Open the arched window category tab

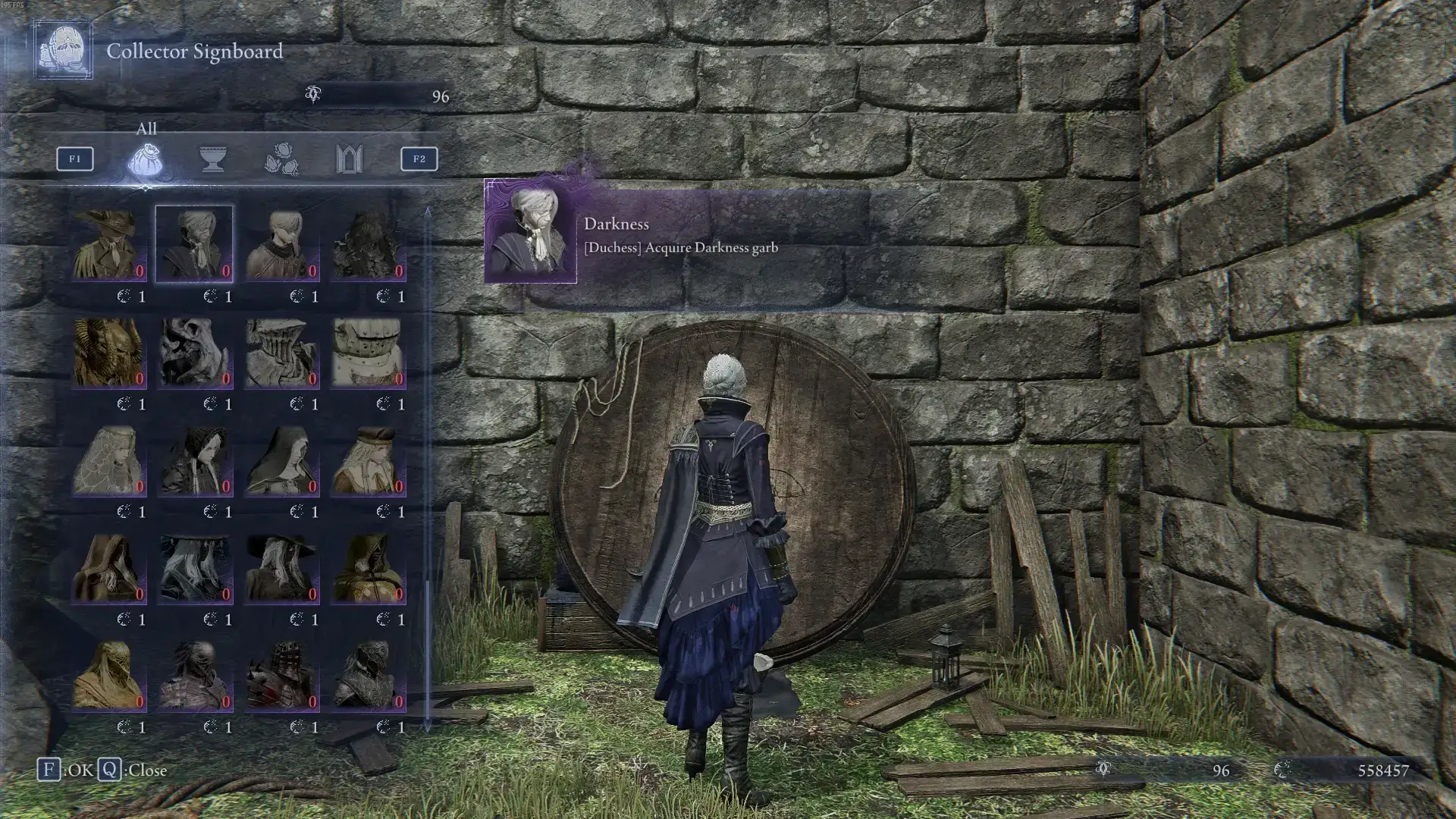[x=349, y=159]
